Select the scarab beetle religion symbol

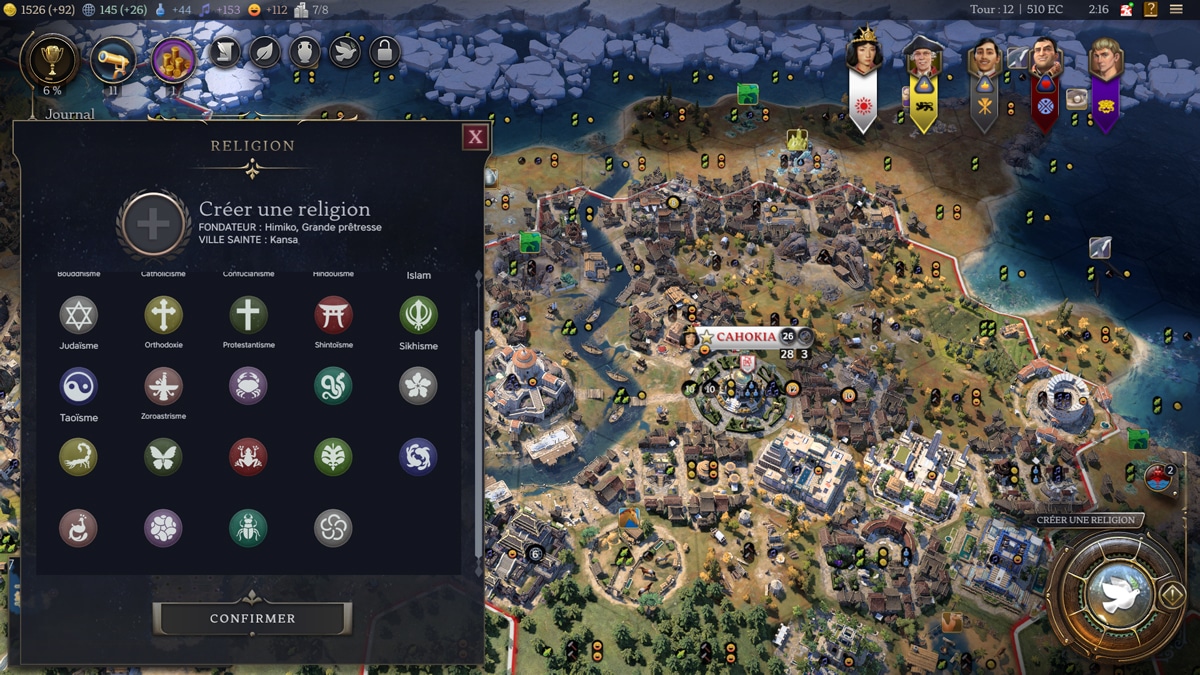pos(248,528)
